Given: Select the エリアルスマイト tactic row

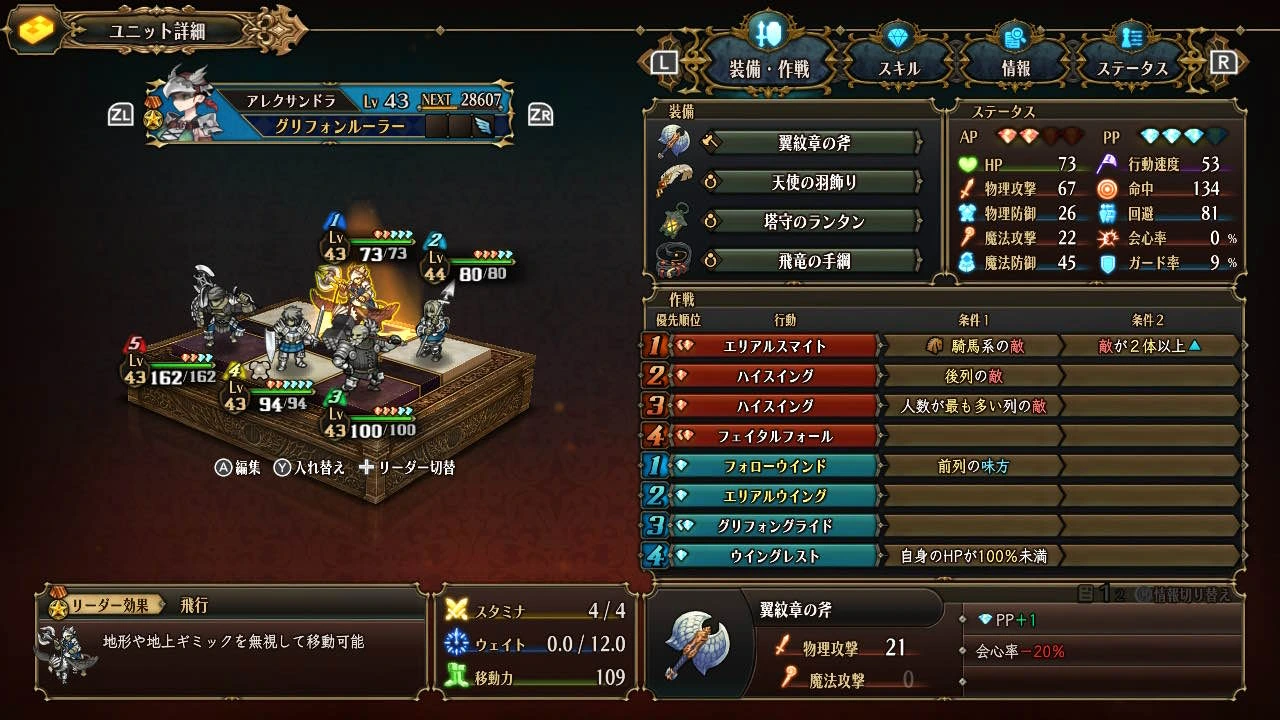Looking at the screenshot, I should click(x=774, y=346).
